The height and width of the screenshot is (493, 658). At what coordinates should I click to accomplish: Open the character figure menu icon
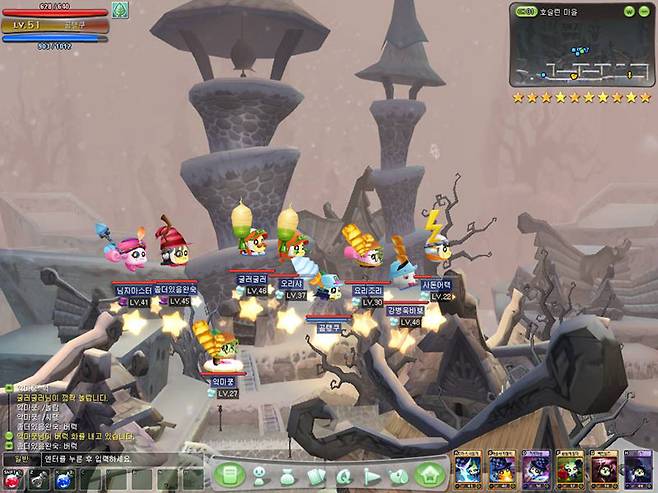tap(260, 475)
